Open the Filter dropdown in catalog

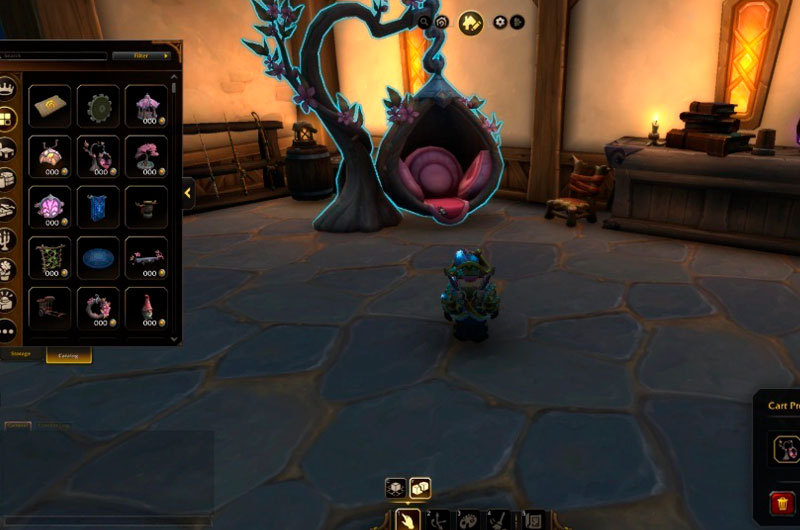140,56
